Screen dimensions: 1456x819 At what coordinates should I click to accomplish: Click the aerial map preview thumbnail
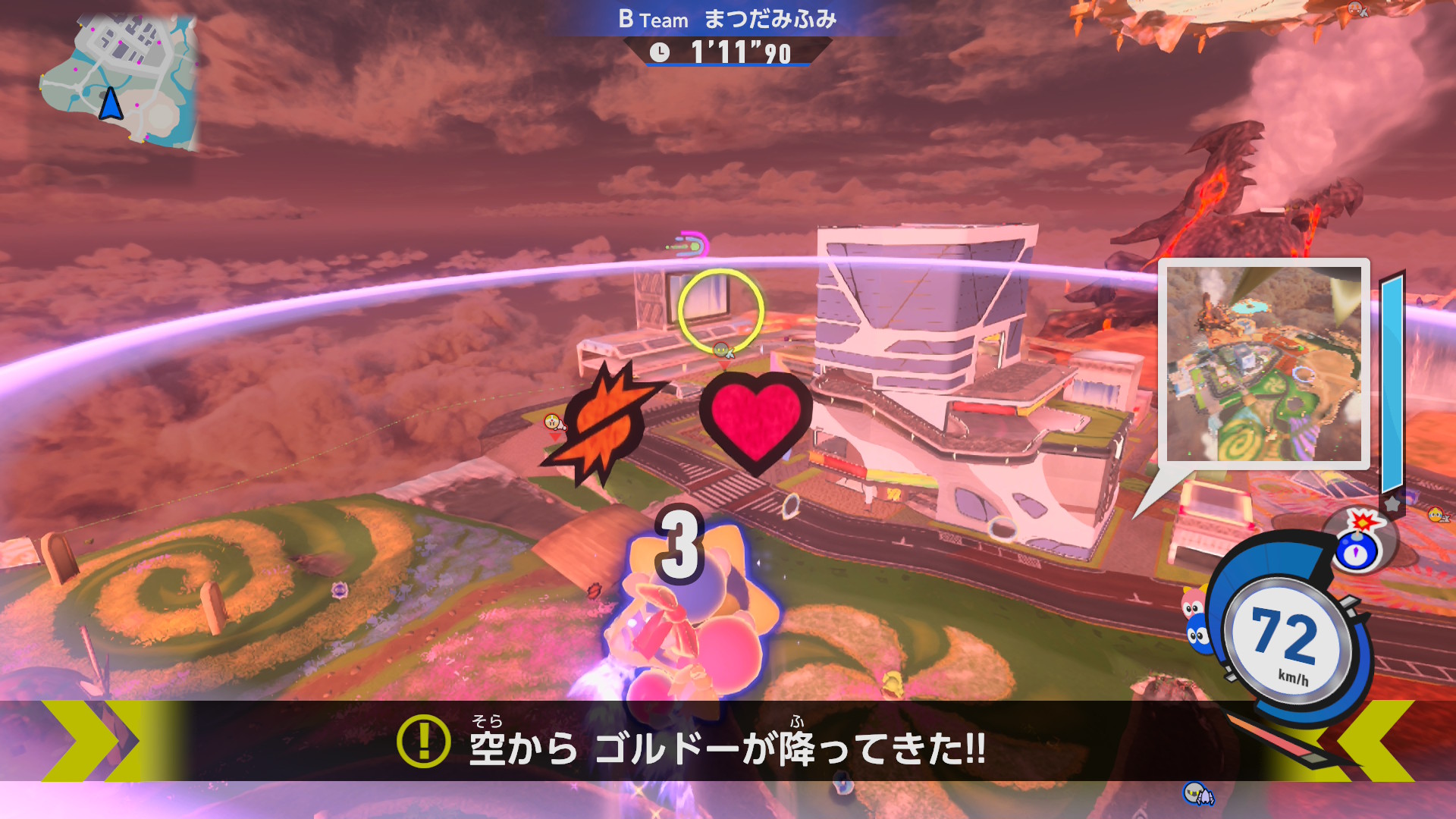click(1263, 364)
